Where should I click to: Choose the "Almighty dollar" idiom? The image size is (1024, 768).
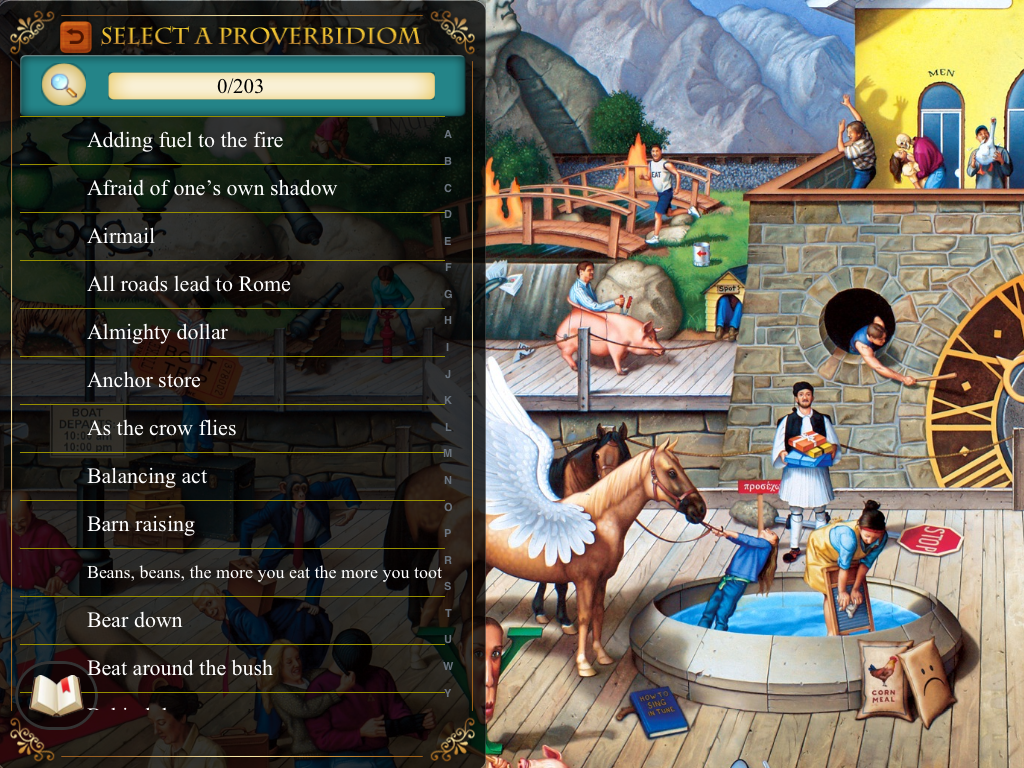click(x=158, y=333)
